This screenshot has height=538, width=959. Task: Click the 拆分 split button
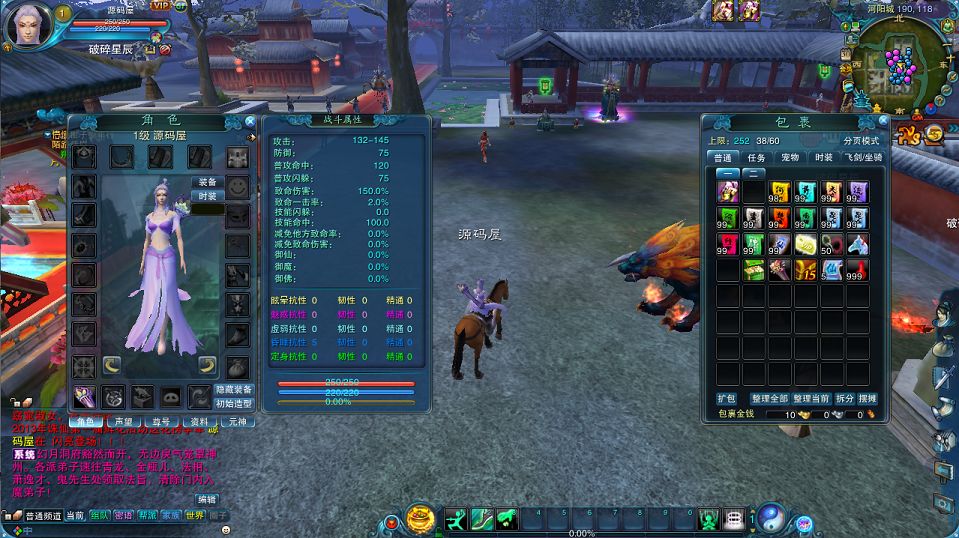pyautogui.click(x=845, y=398)
